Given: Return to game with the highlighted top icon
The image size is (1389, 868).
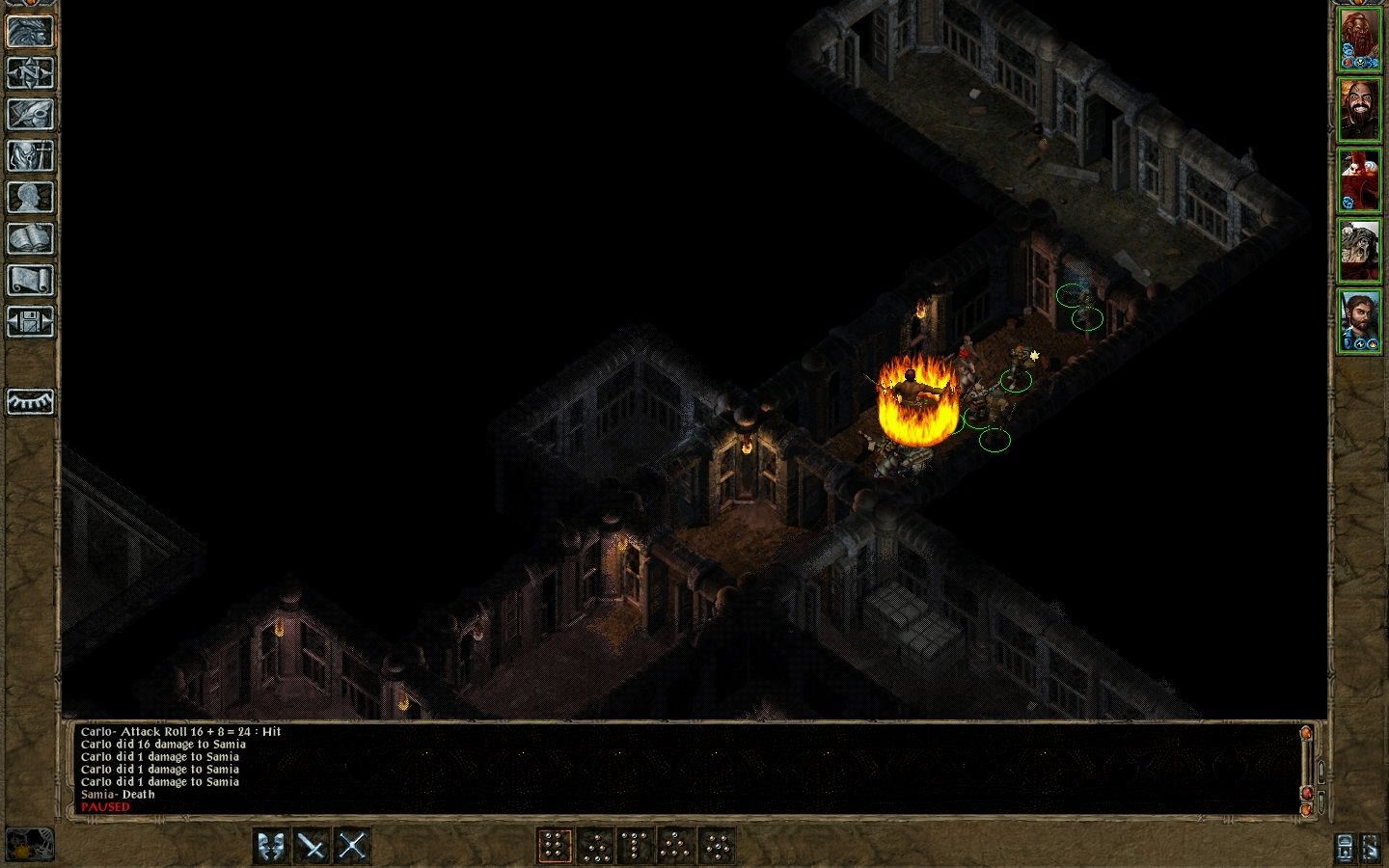Looking at the screenshot, I should point(30,32).
